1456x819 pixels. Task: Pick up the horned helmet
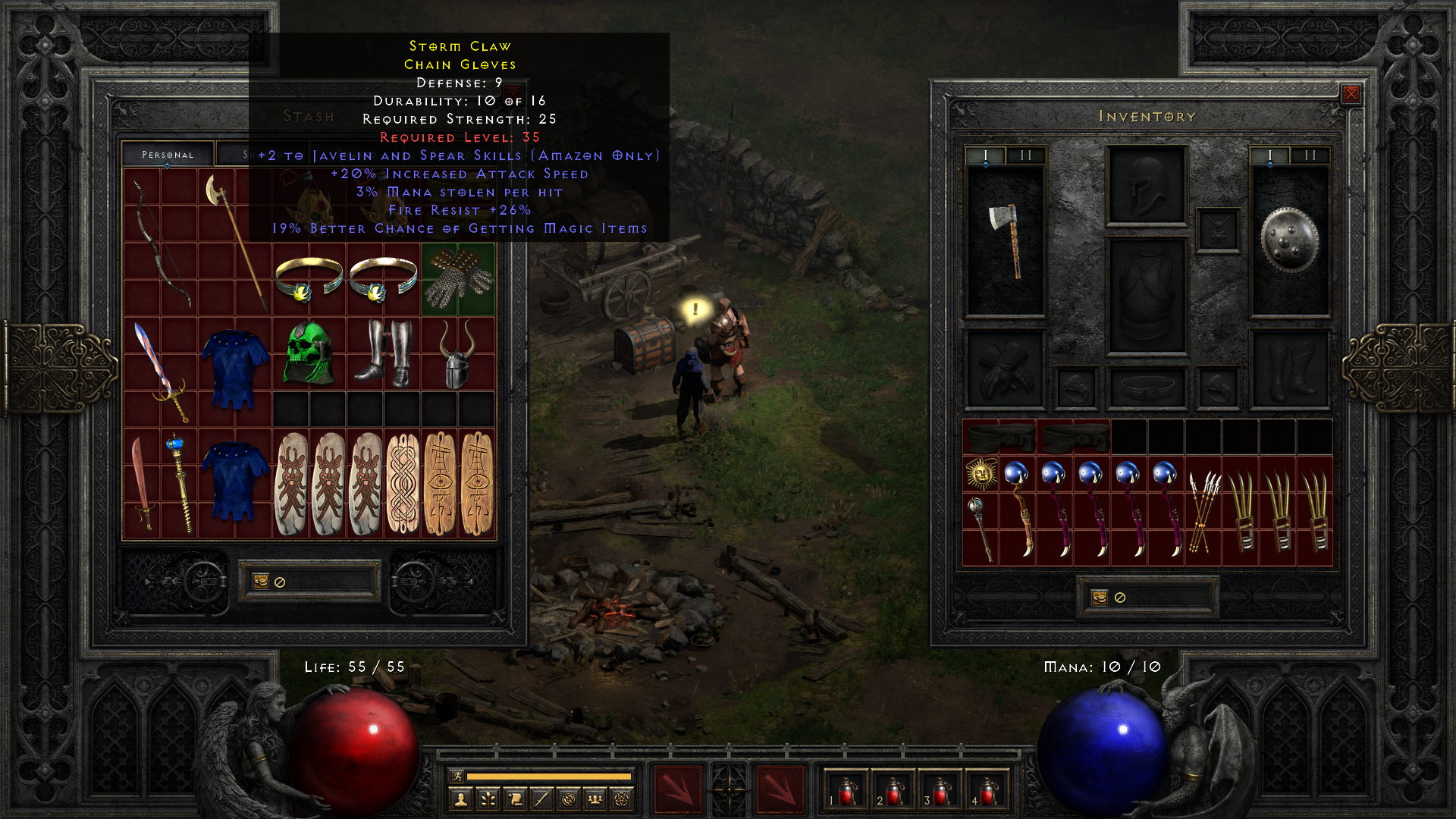pyautogui.click(x=457, y=353)
